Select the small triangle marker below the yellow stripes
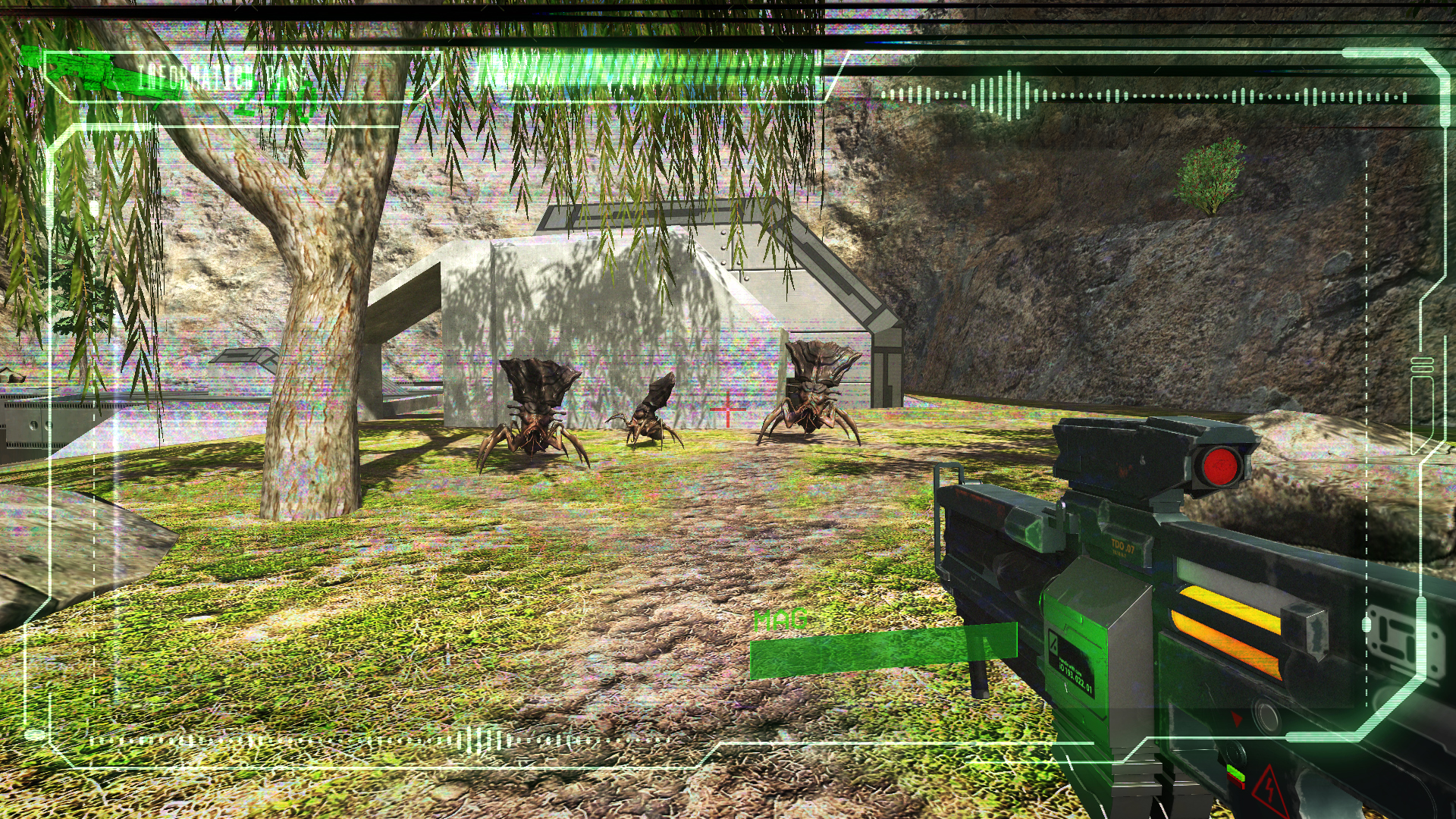The width and height of the screenshot is (1456, 819). click(1237, 719)
